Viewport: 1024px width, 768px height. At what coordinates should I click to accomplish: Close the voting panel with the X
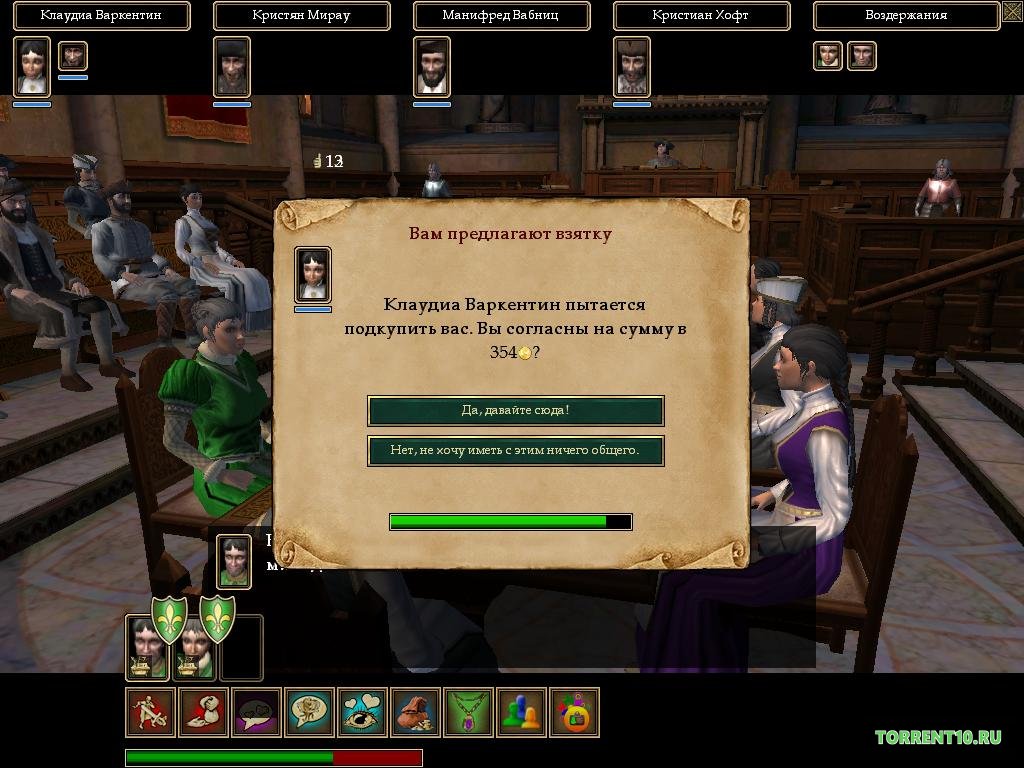(x=1011, y=15)
